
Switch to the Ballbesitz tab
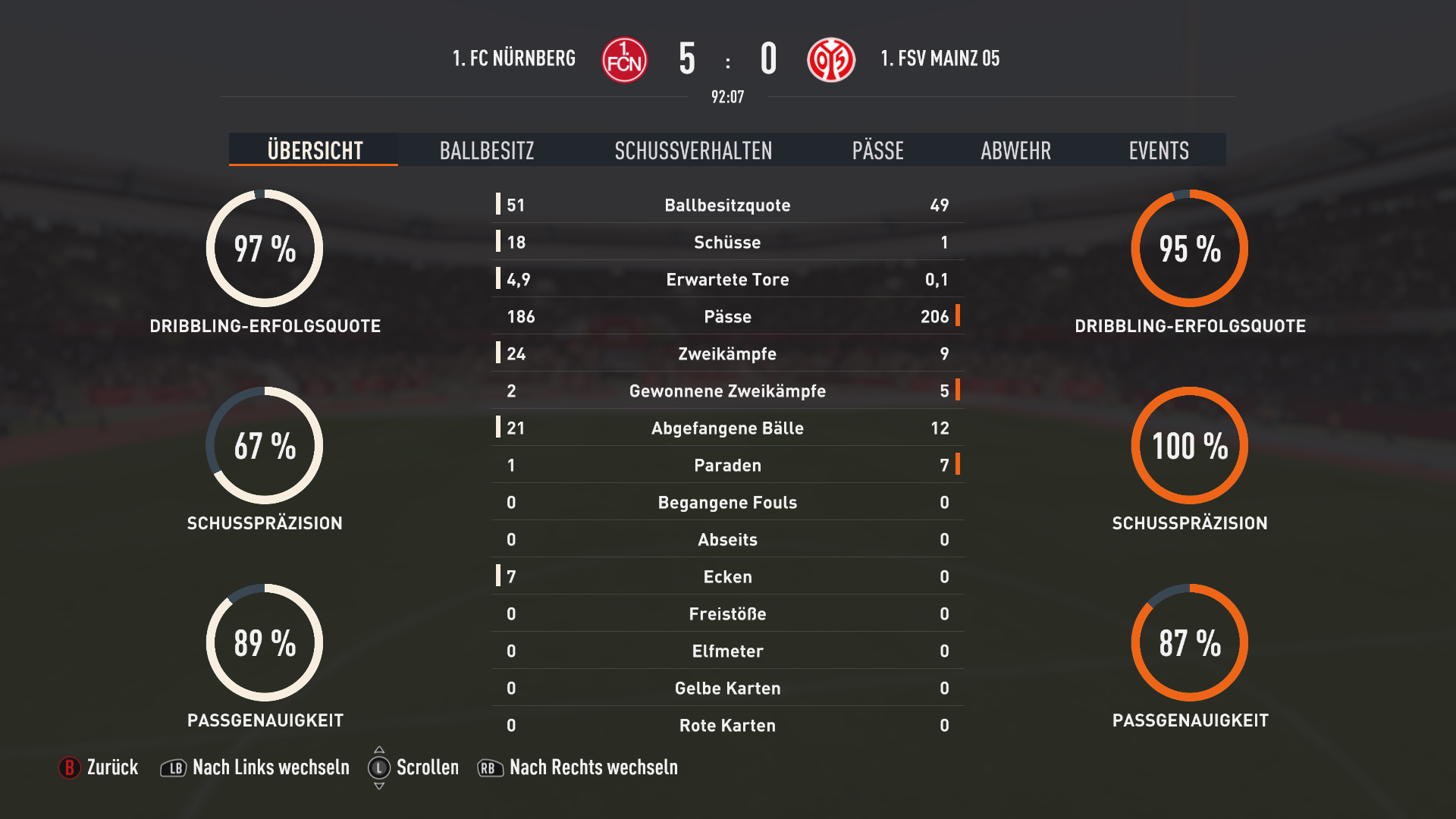(x=487, y=150)
